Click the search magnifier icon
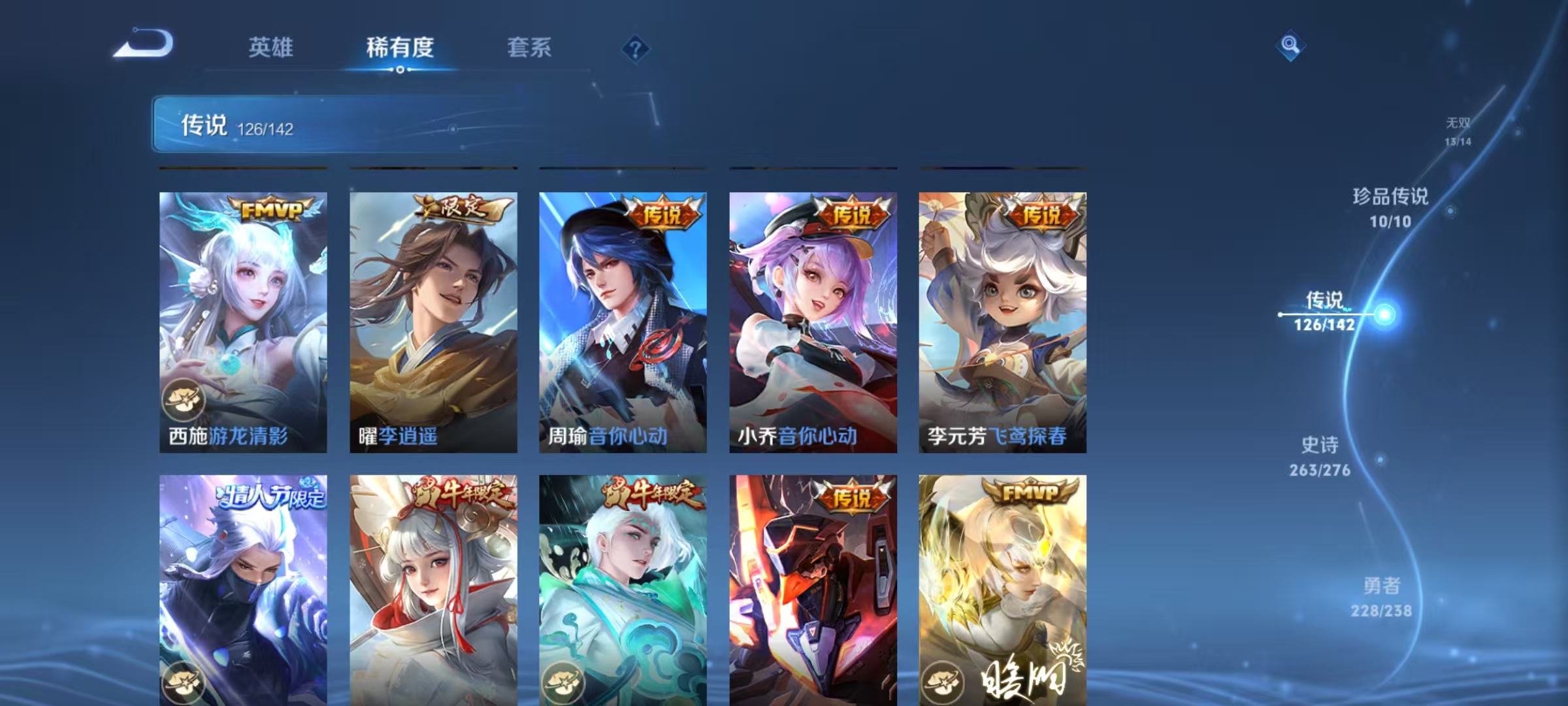 tap(1291, 44)
